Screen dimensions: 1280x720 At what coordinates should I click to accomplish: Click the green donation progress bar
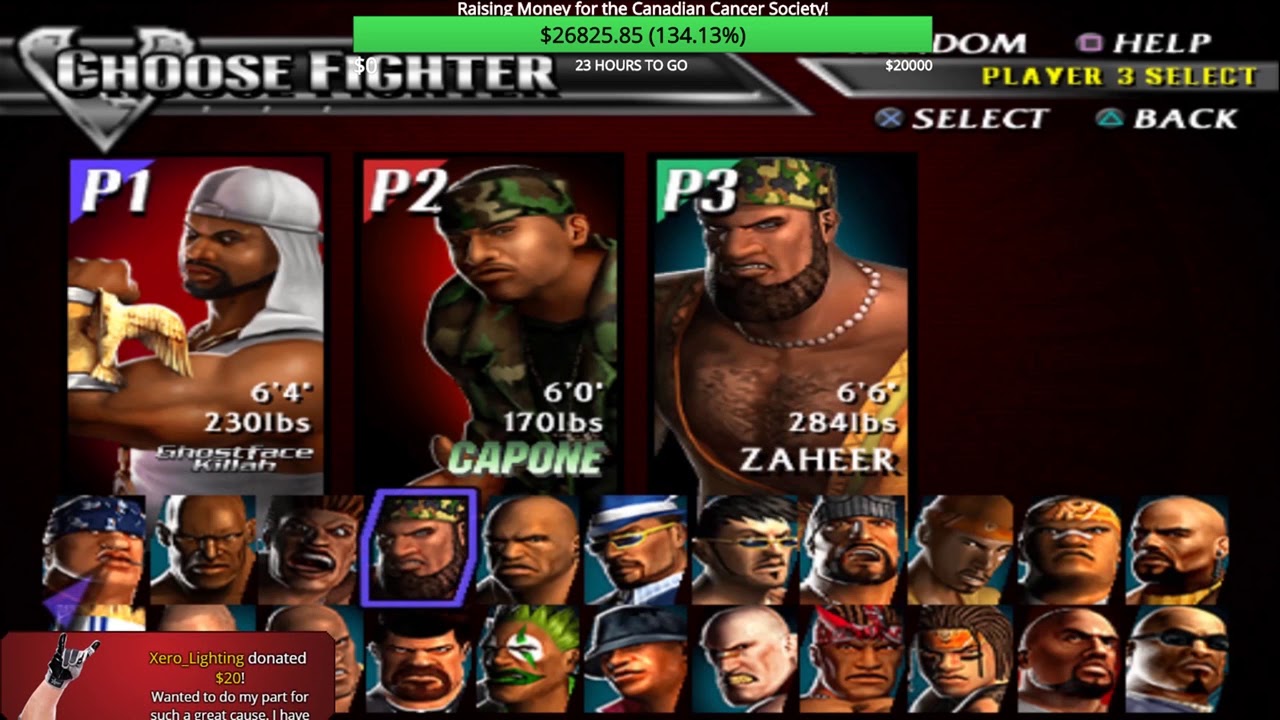pyautogui.click(x=642, y=35)
